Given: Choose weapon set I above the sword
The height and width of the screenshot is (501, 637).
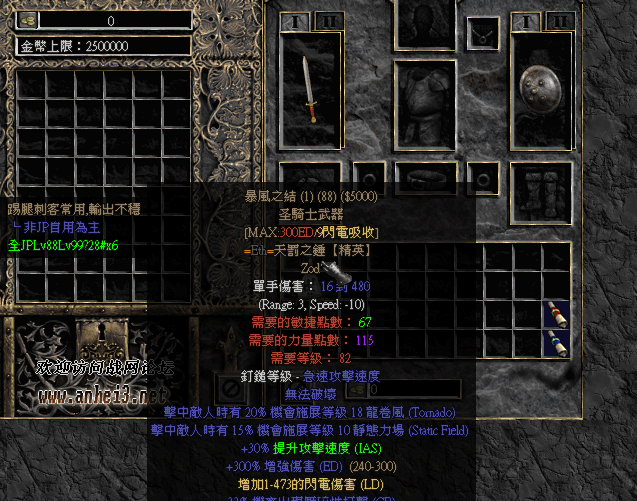Looking at the screenshot, I should pyautogui.click(x=297, y=21).
